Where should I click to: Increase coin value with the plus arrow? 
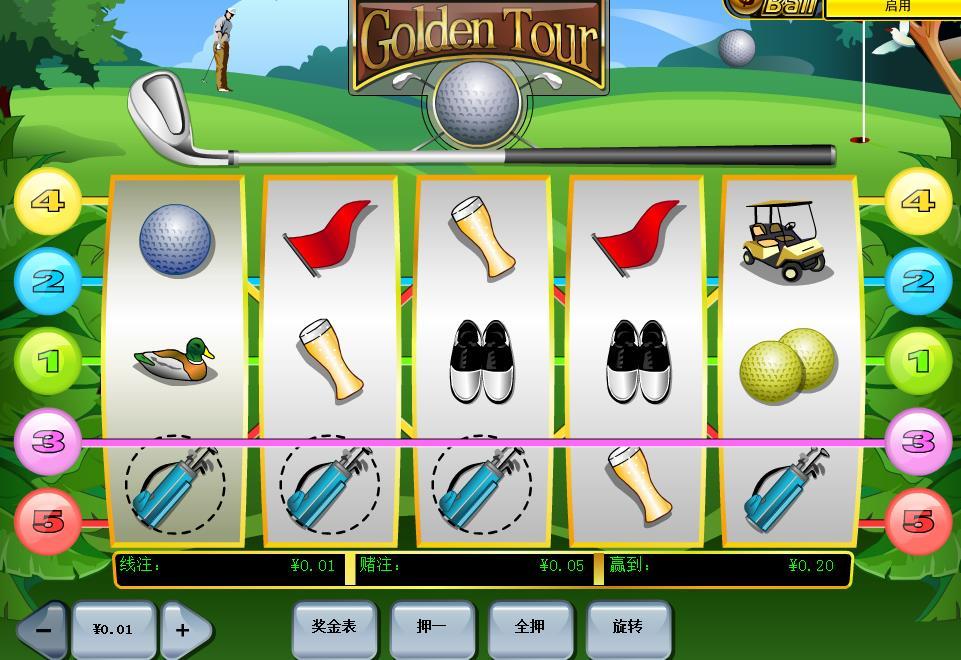click(x=185, y=630)
